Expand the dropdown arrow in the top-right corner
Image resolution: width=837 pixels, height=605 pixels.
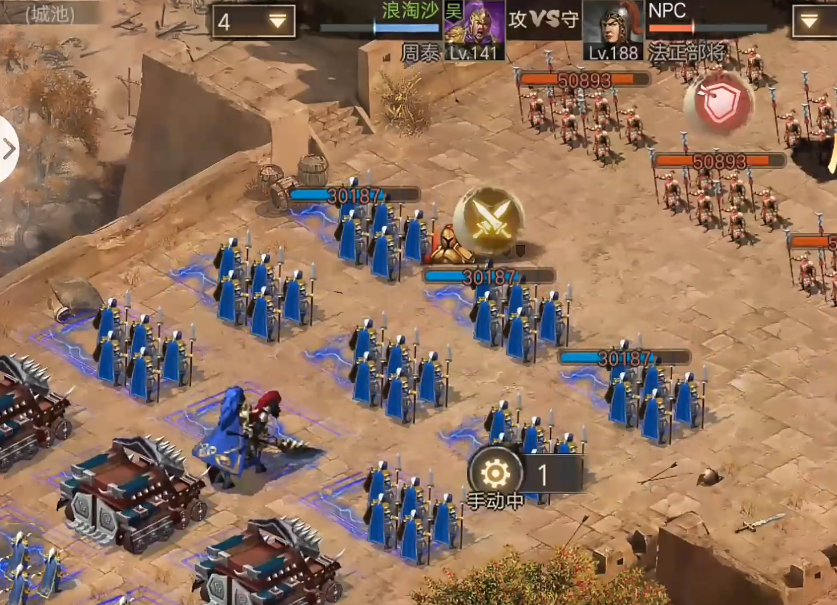813,21
